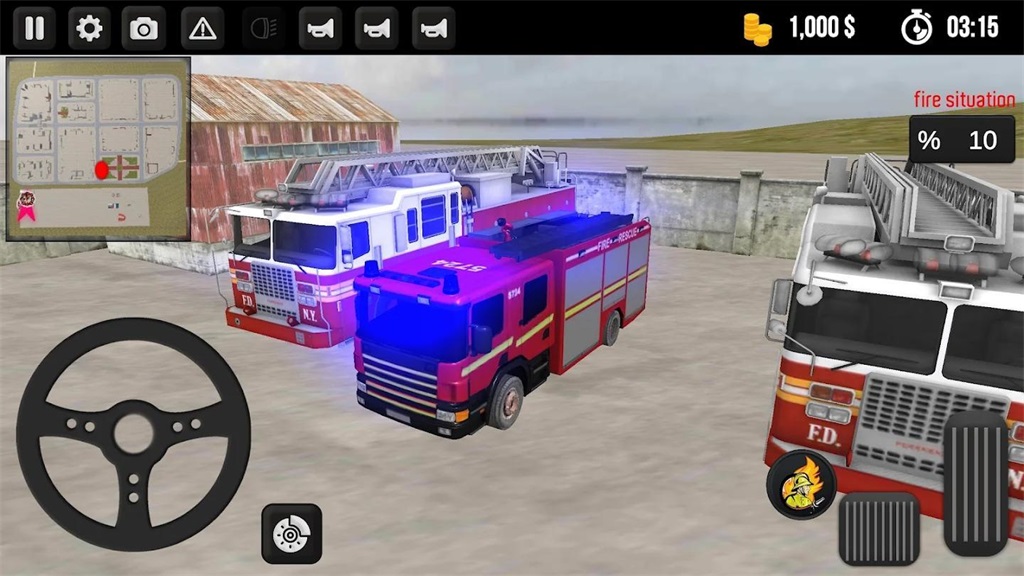Open the gear settings menu
1024x576 pixels.
tap(89, 28)
